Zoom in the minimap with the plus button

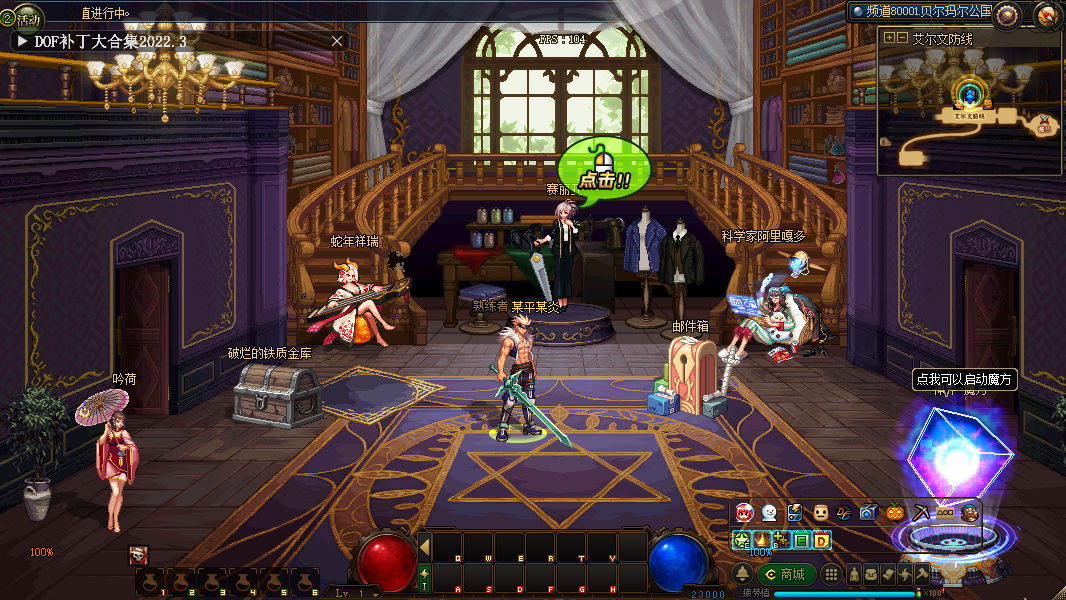point(889,38)
